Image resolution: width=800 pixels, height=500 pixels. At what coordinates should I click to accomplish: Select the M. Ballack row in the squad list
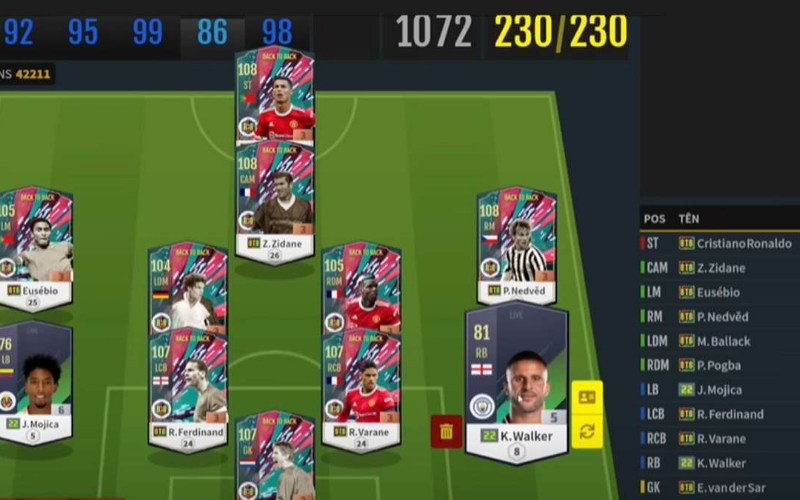[720, 341]
